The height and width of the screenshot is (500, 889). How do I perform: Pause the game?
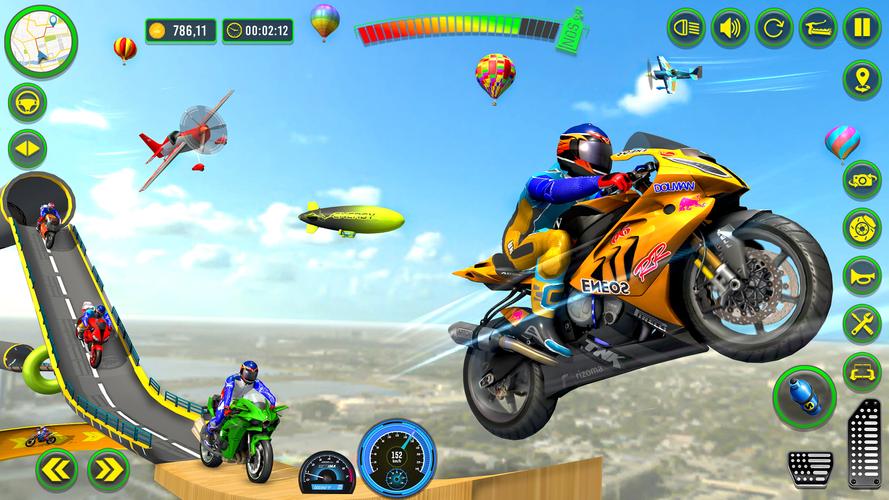click(862, 27)
